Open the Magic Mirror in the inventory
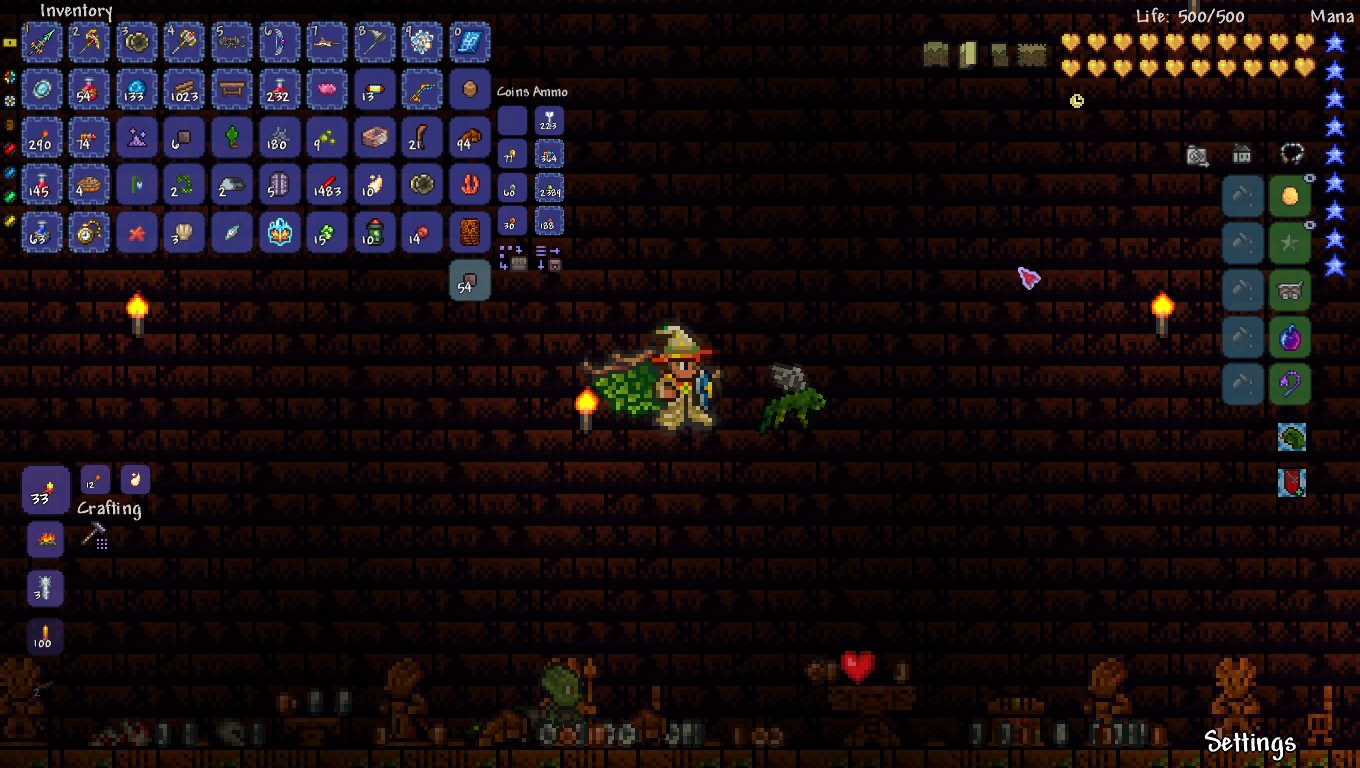 click(x=42, y=89)
